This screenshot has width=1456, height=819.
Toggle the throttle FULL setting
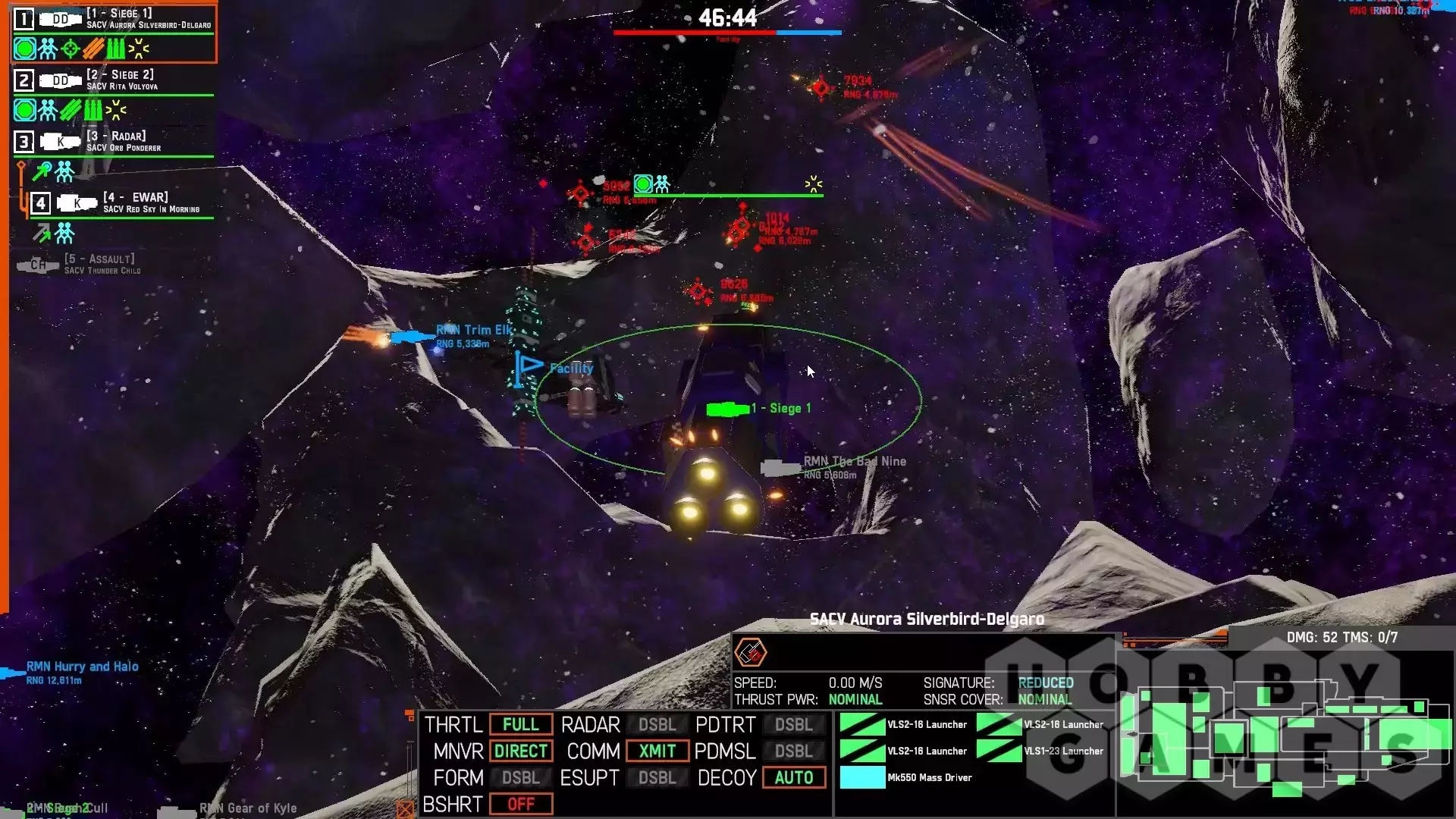pyautogui.click(x=521, y=725)
